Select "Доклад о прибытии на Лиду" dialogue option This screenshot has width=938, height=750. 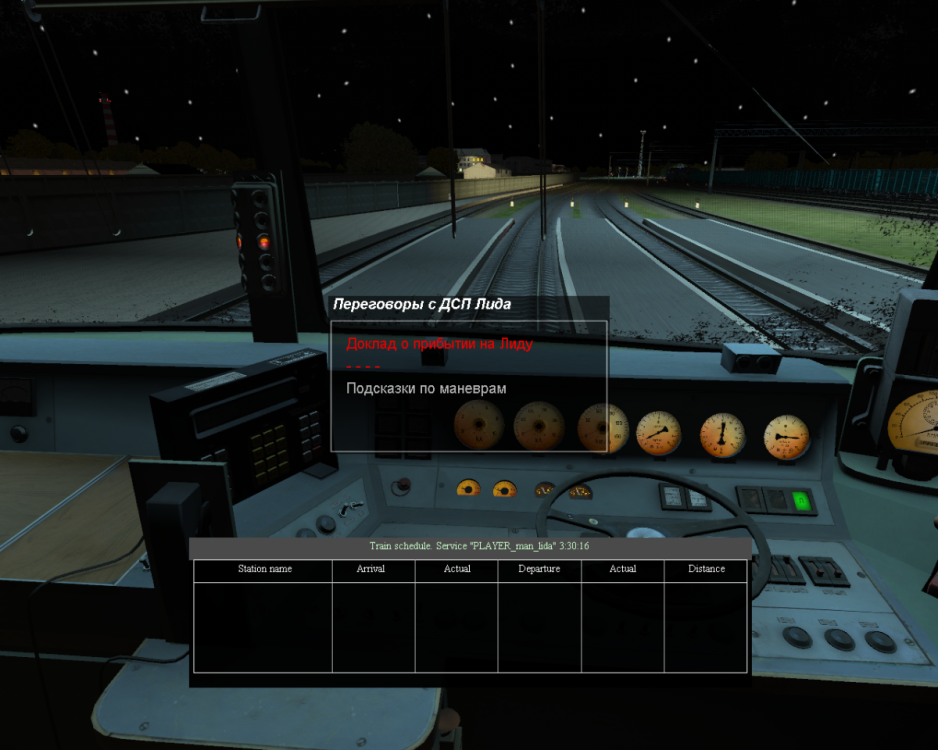tap(439, 344)
